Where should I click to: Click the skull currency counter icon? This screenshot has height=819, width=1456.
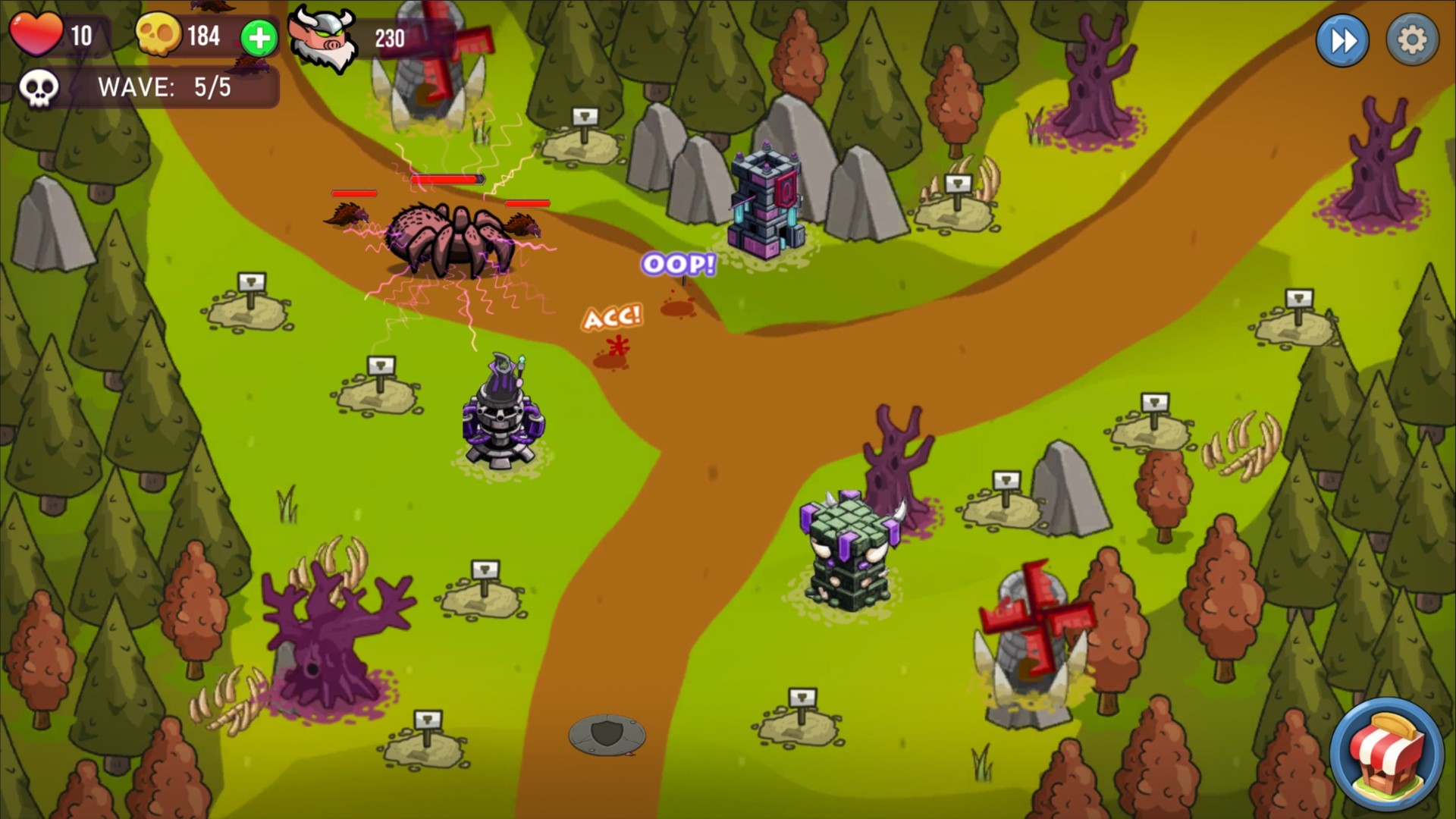157,35
